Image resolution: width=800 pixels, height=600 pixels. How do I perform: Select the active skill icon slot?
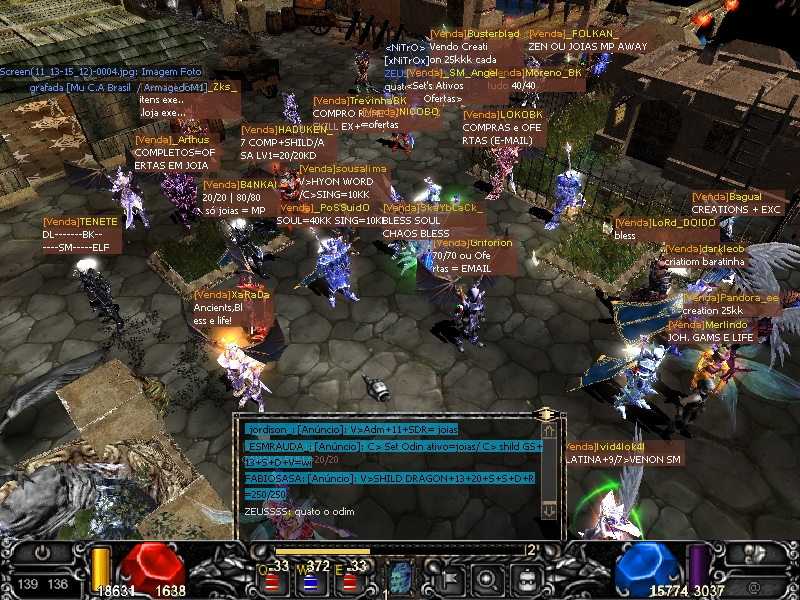pos(400,577)
